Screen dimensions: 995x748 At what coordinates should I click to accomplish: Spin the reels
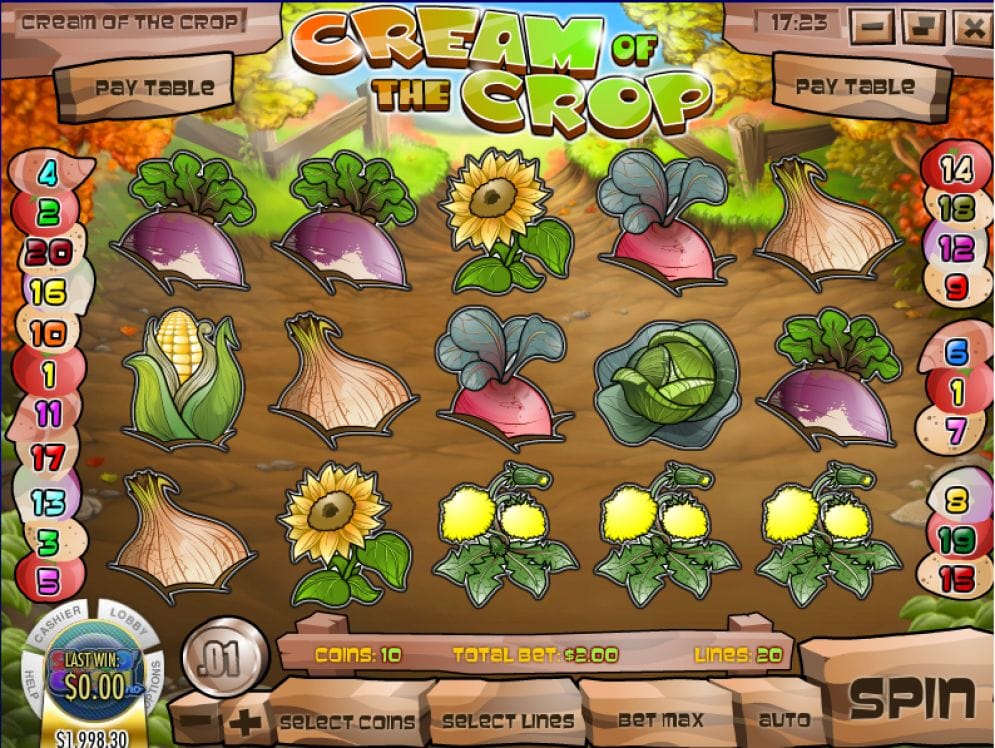pos(911,698)
